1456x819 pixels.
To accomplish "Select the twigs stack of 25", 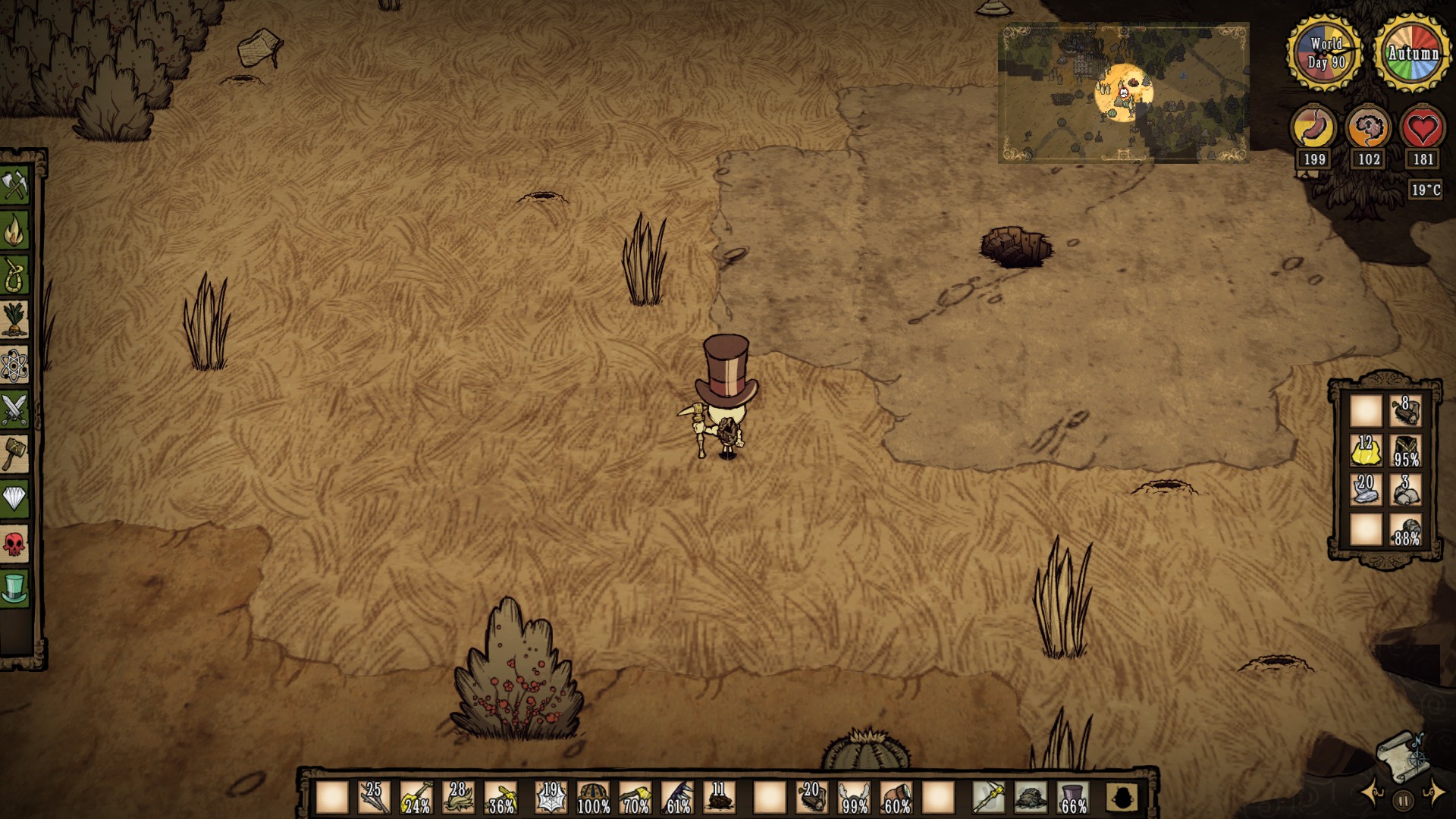I will (x=374, y=798).
